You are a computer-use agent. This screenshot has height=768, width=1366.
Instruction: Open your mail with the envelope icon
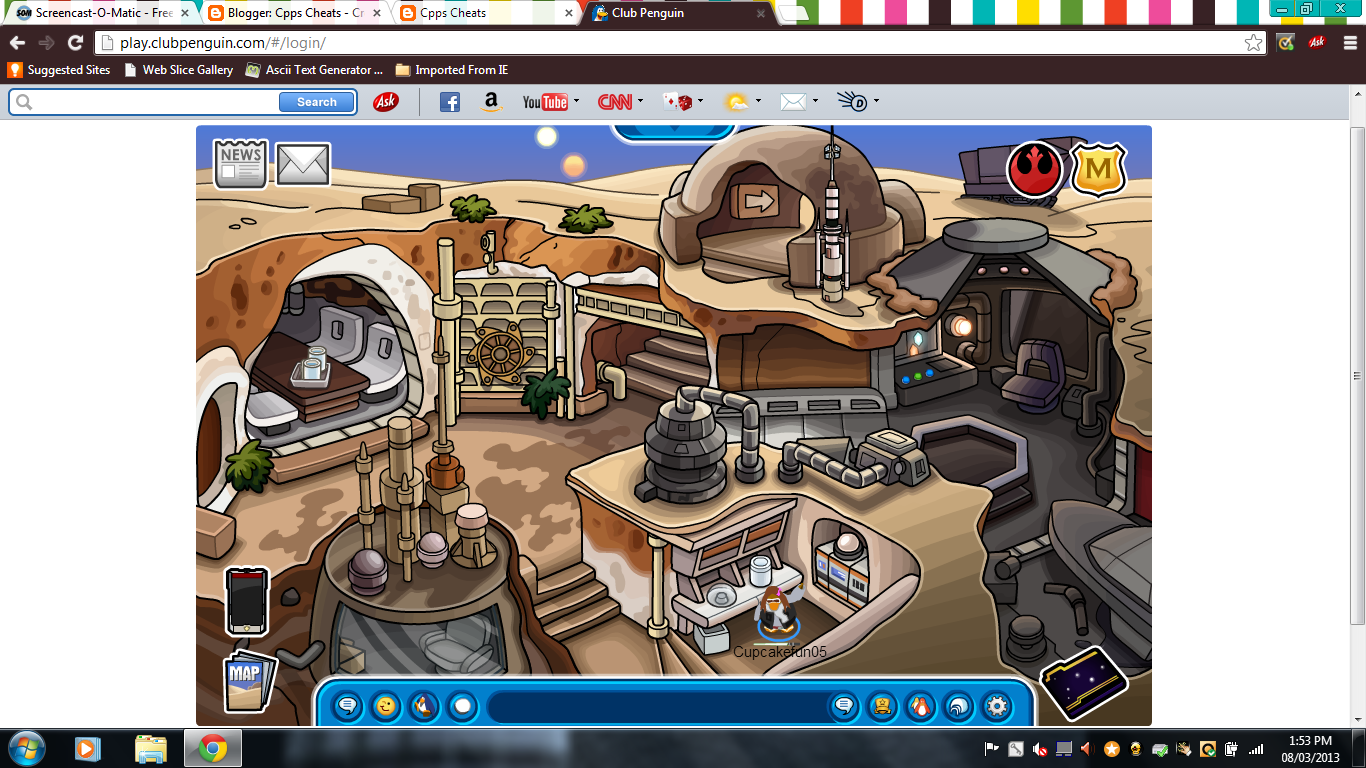pos(302,163)
